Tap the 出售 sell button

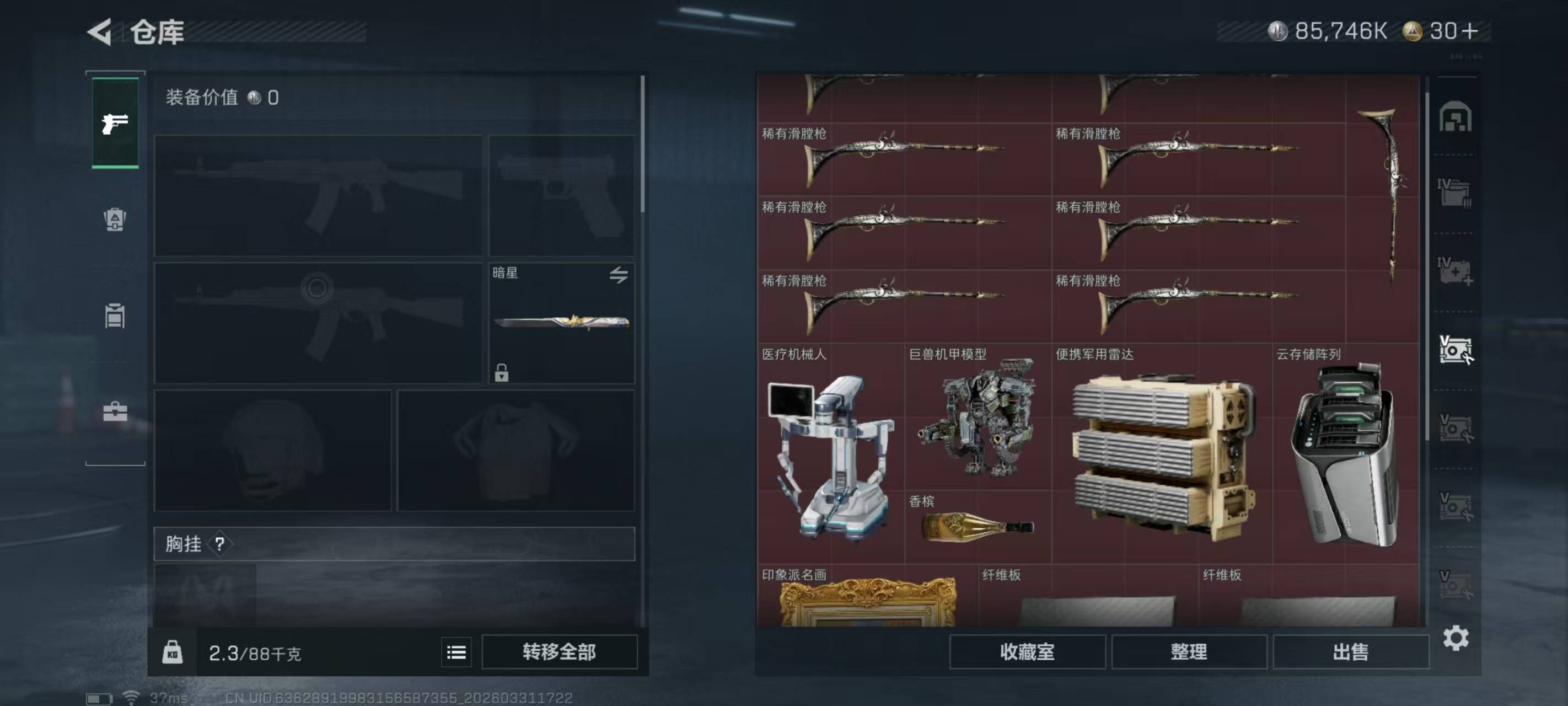click(1350, 652)
